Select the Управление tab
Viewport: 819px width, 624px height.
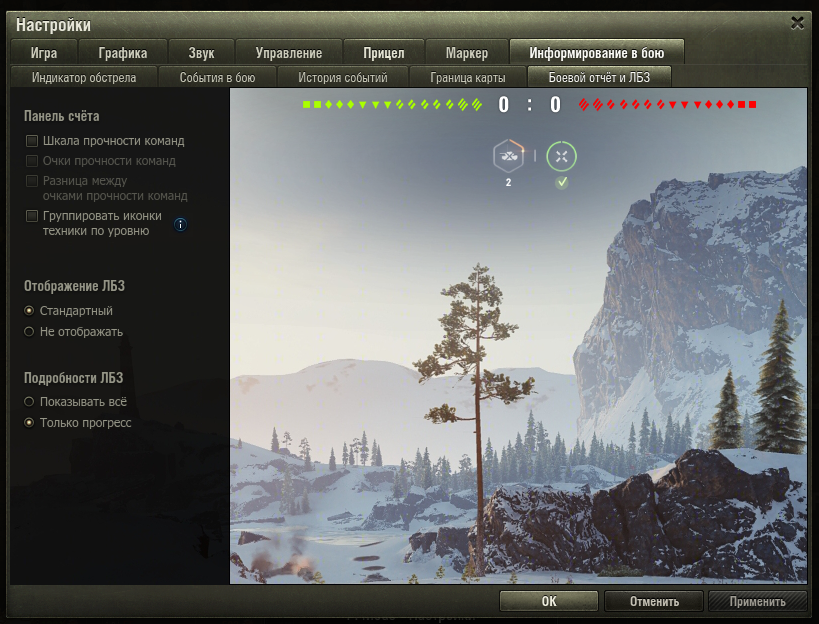(x=289, y=53)
